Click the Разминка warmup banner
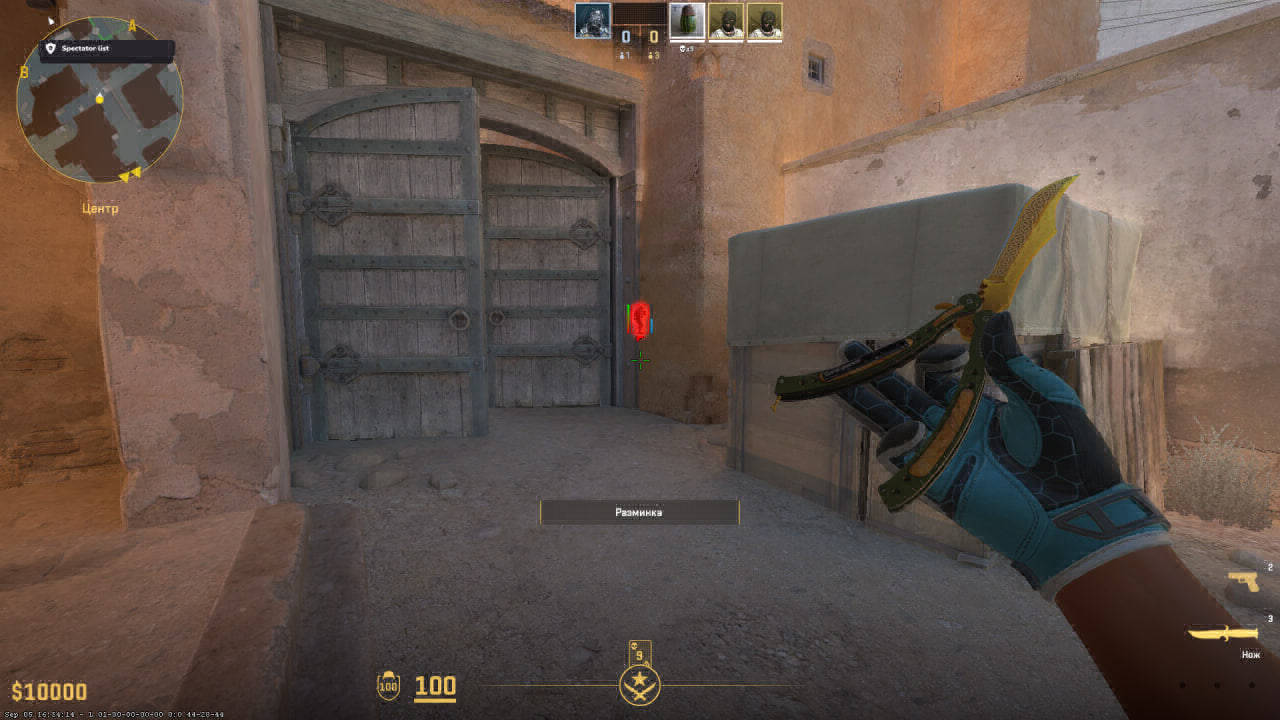This screenshot has height=720, width=1280. [638, 512]
